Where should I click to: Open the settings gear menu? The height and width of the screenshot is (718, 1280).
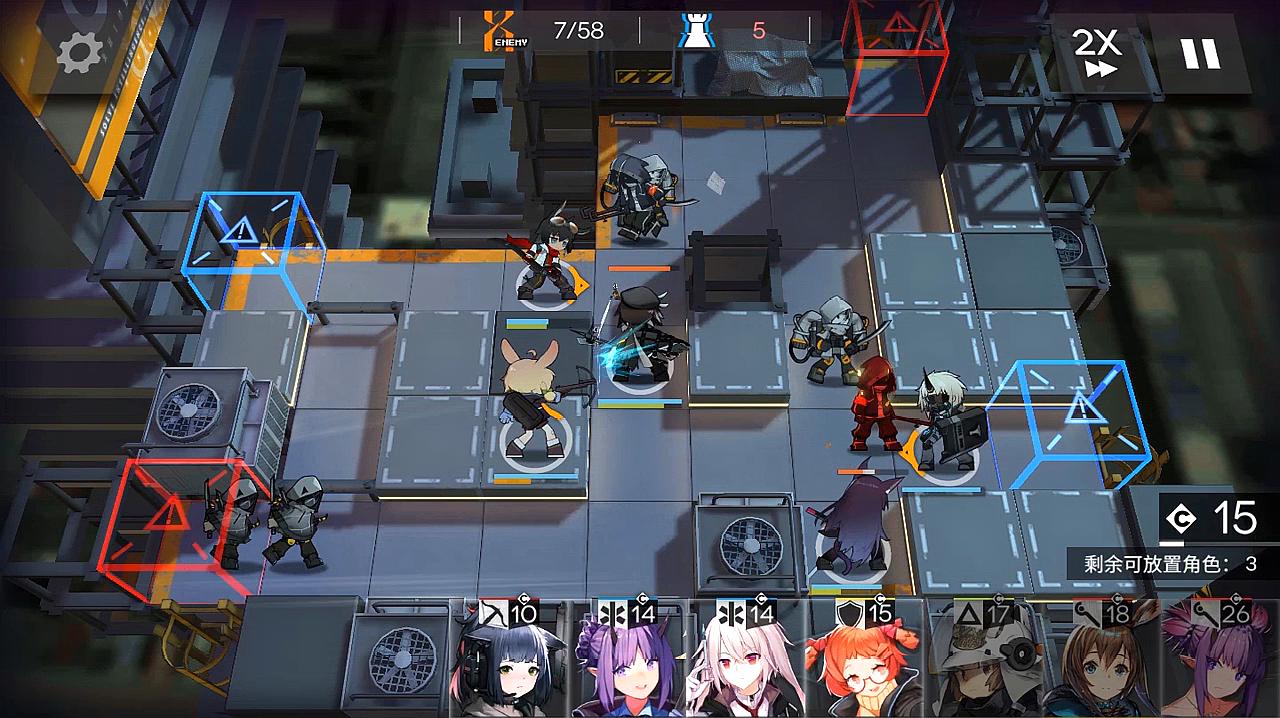(x=79, y=54)
